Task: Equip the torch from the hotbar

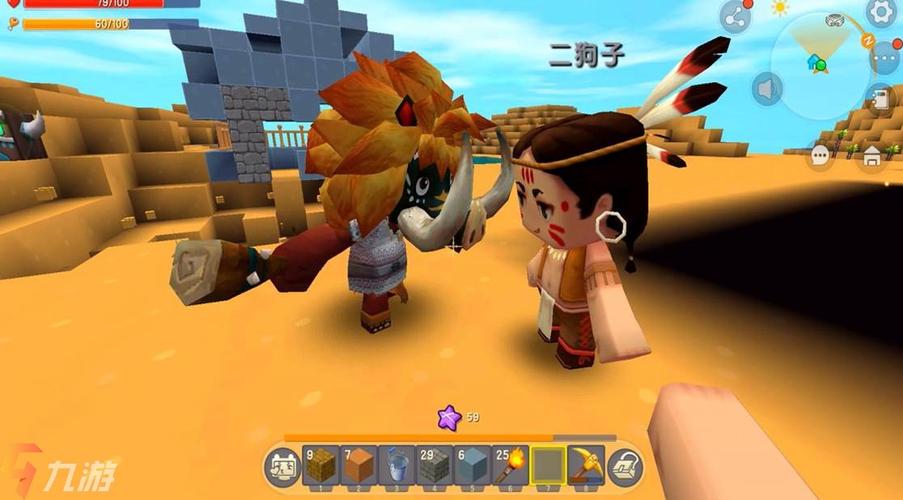Action: [511, 465]
